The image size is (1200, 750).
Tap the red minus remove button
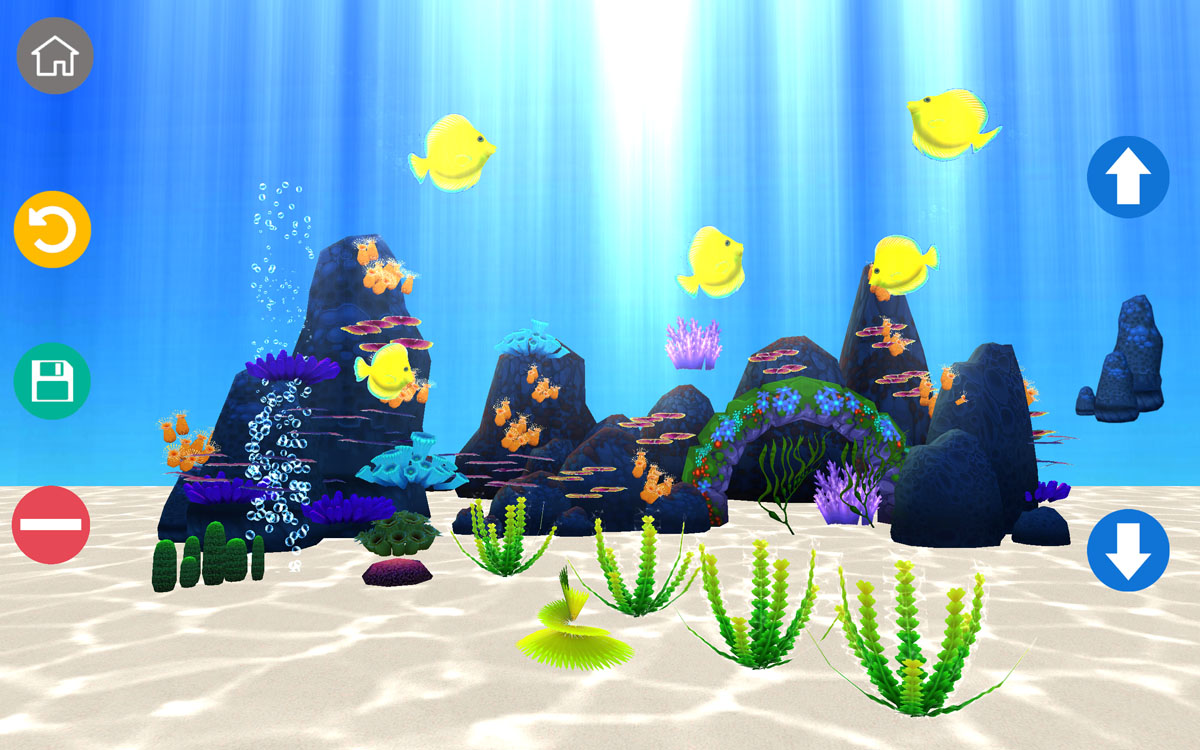(x=51, y=525)
